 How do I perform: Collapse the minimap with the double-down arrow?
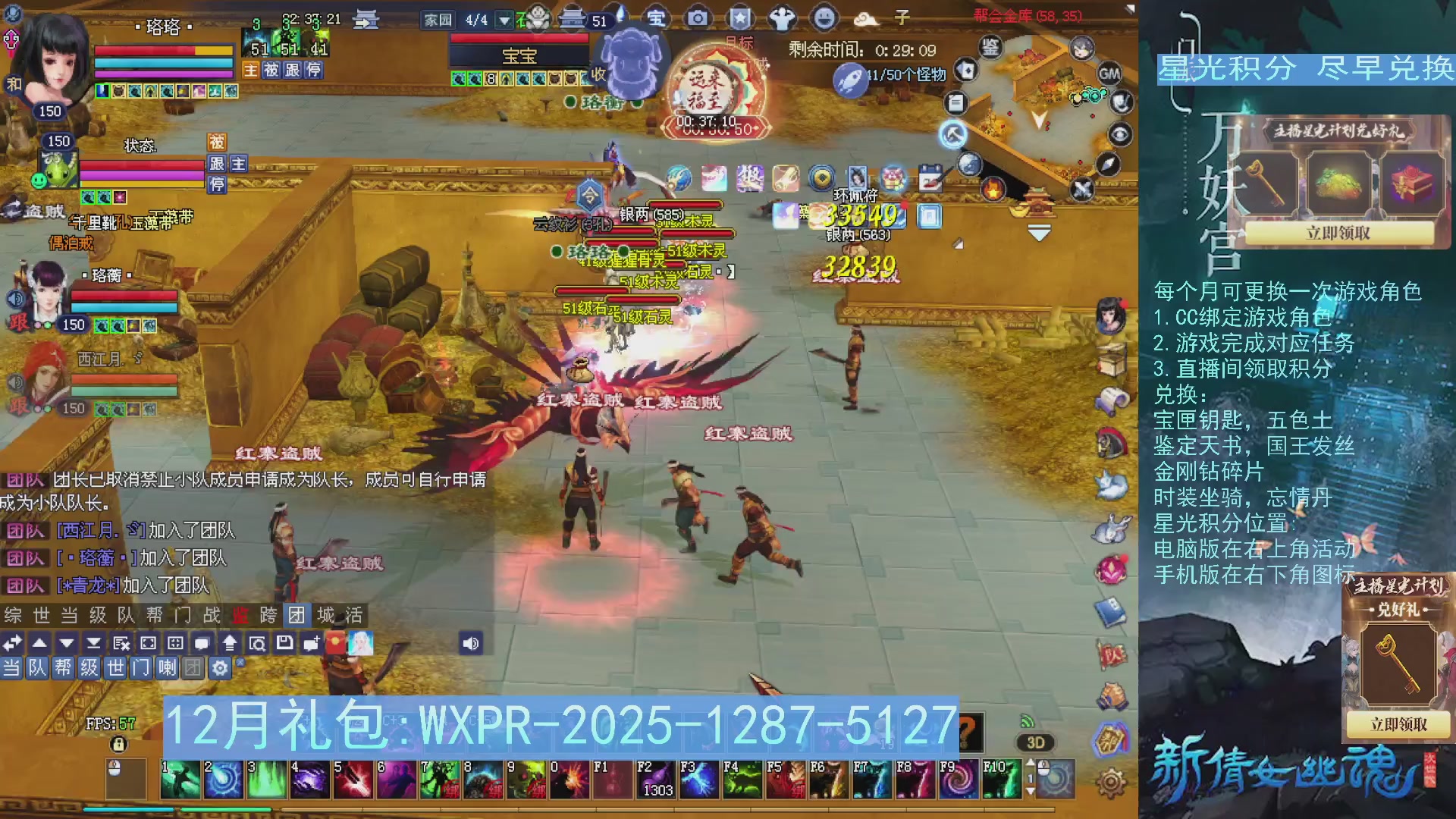coord(1038,231)
